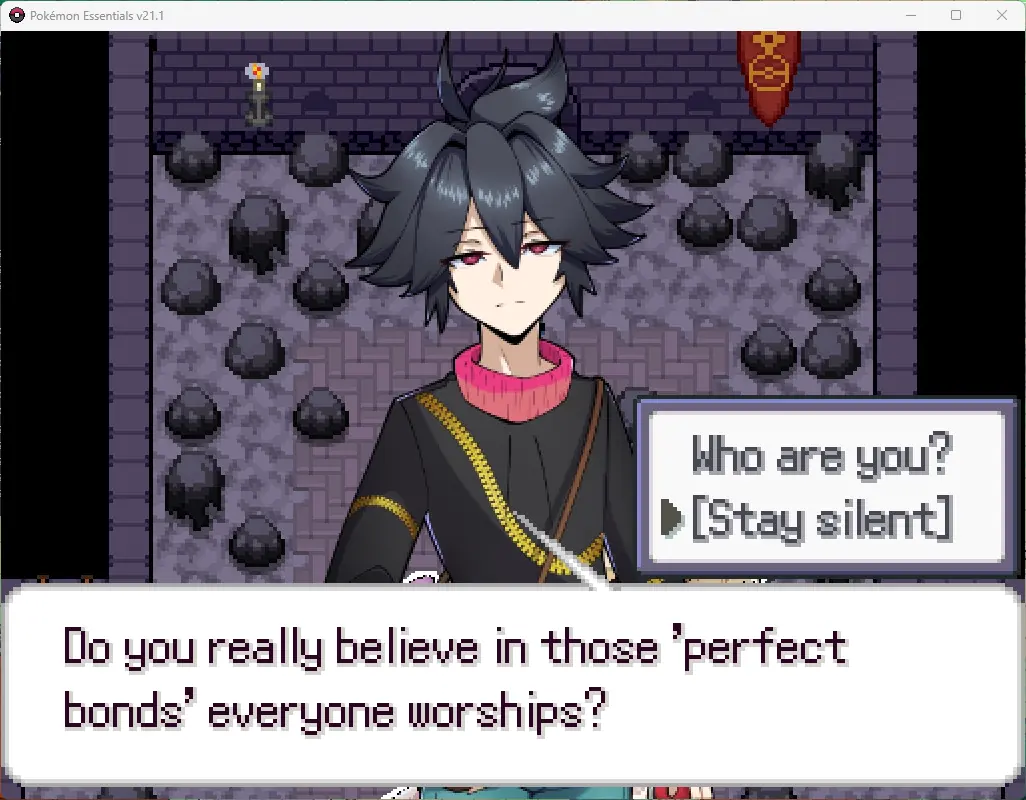Image resolution: width=1026 pixels, height=800 pixels.
Task: Choose the "Who are you?" reply
Action: tap(820, 457)
